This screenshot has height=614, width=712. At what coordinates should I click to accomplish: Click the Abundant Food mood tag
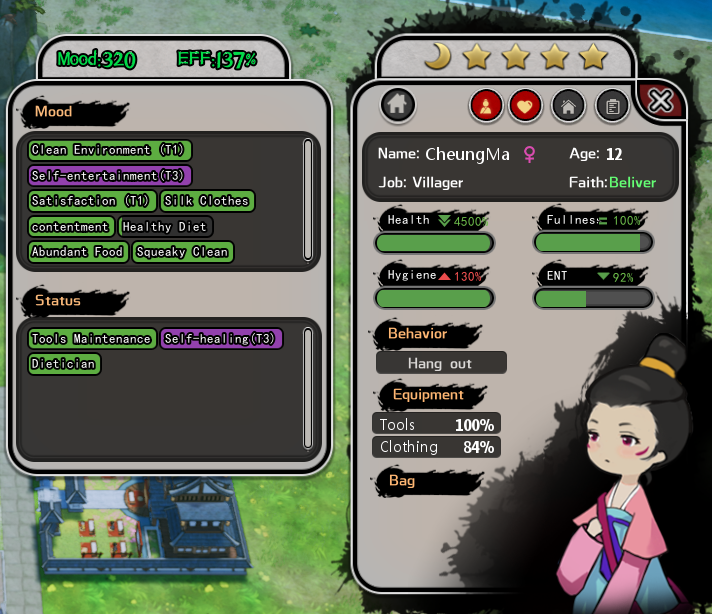78,252
